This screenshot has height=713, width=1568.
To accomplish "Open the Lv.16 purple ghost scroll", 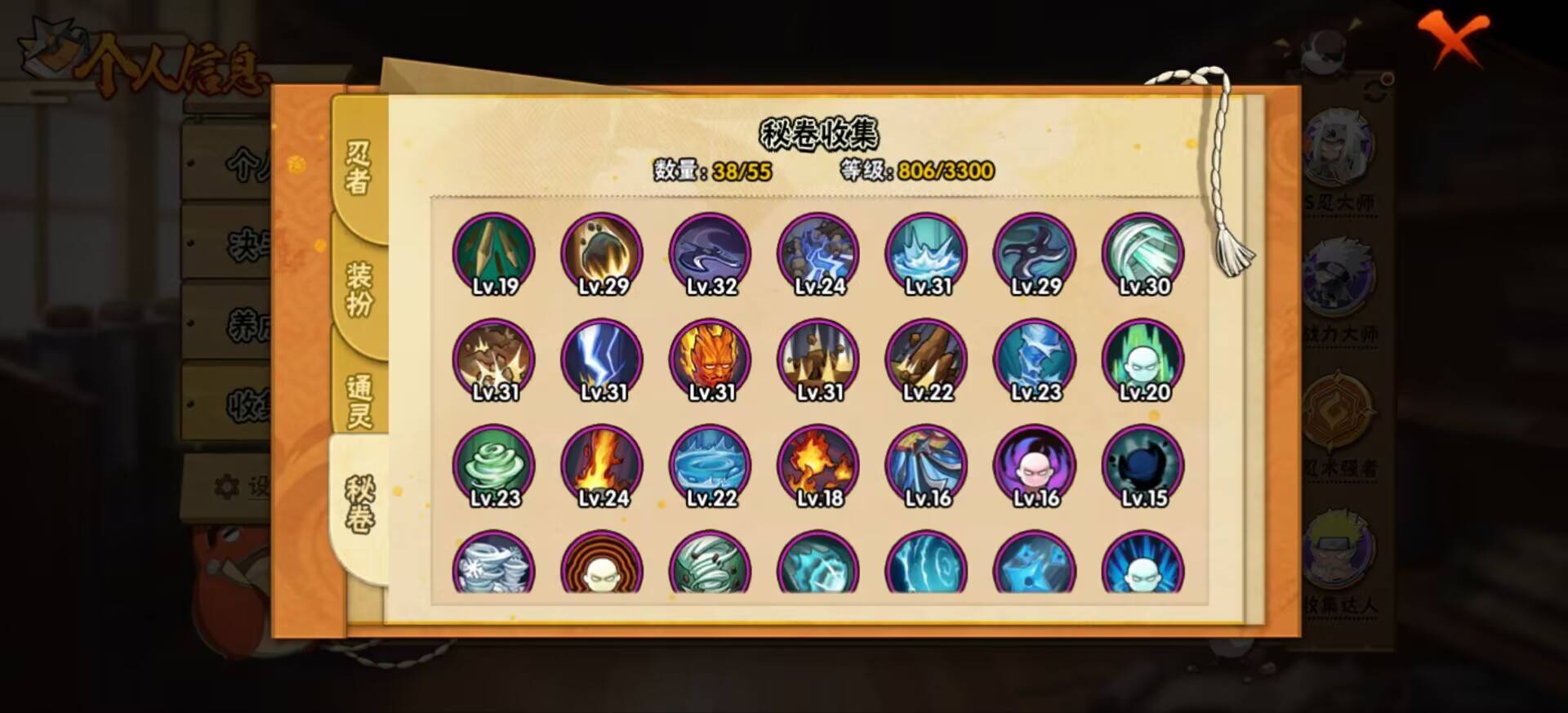I will [x=1032, y=466].
